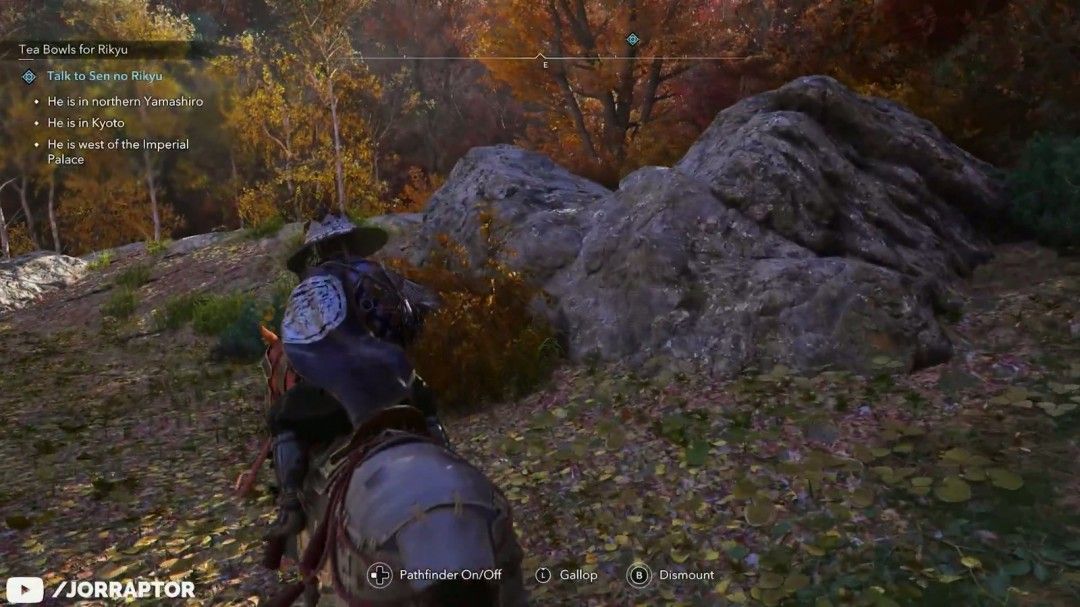Select the Talk to Sen no Rikyu objective

[x=104, y=76]
